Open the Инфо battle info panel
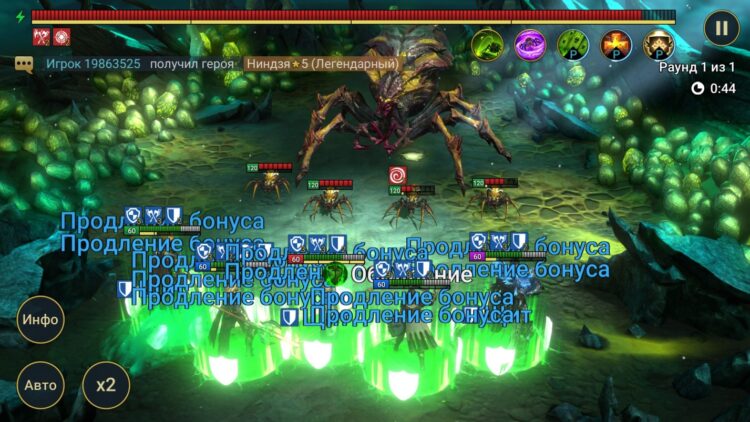 point(41,320)
